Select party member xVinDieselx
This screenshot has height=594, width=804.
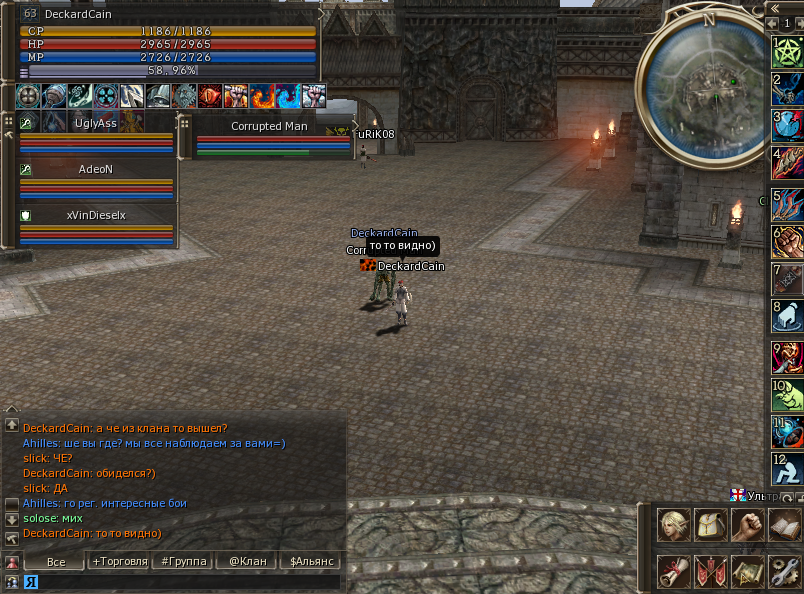coord(96,215)
